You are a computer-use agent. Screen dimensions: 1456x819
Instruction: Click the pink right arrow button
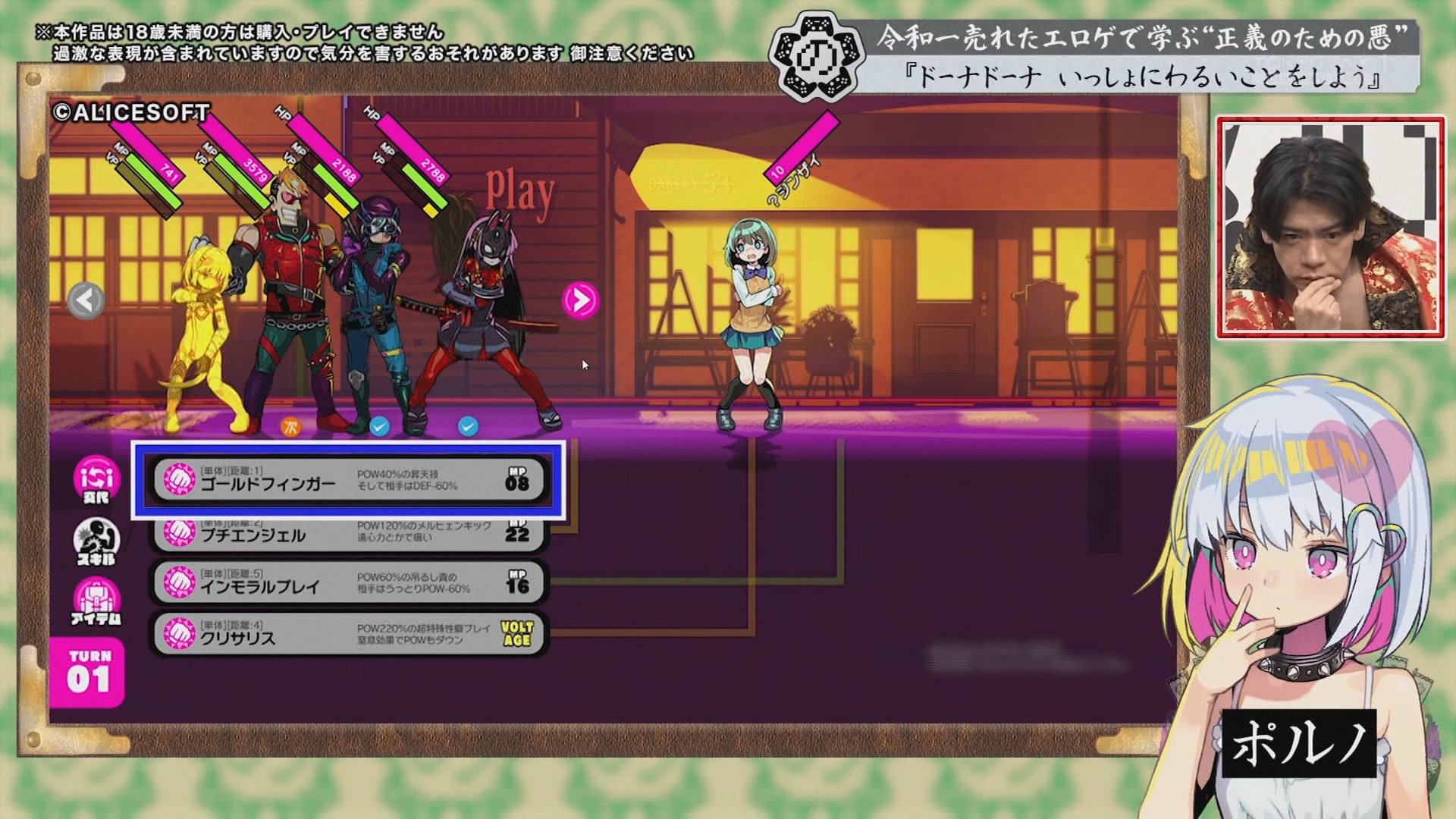click(580, 300)
